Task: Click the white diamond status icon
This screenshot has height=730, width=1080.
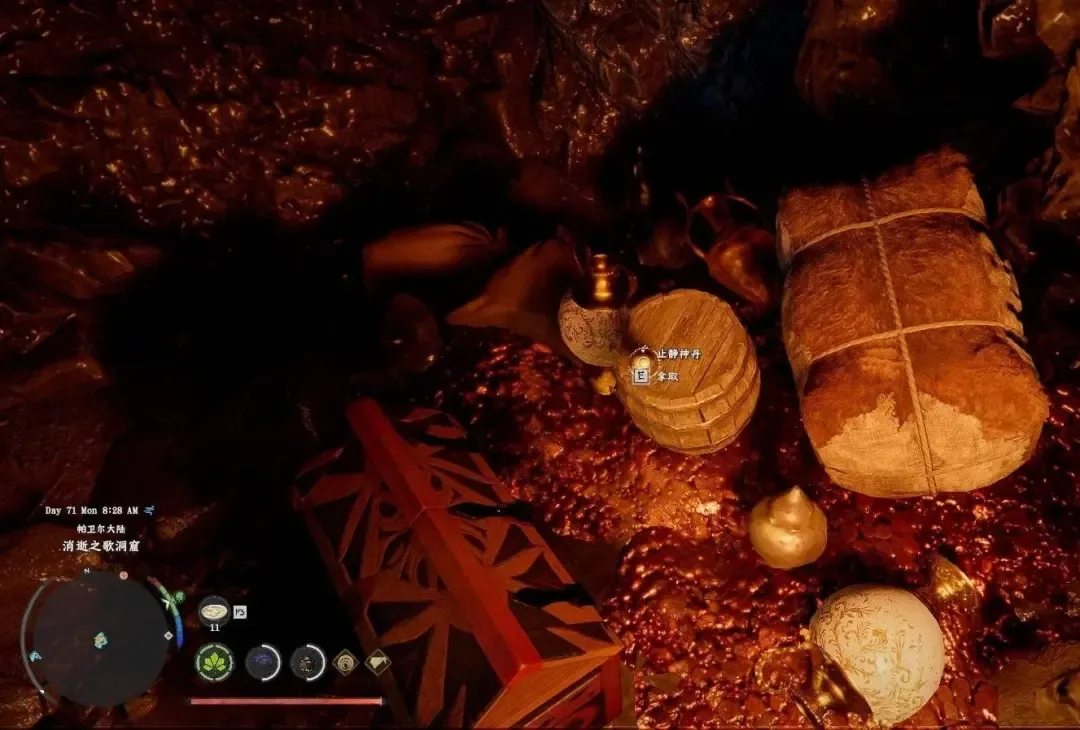Action: (x=378, y=661)
